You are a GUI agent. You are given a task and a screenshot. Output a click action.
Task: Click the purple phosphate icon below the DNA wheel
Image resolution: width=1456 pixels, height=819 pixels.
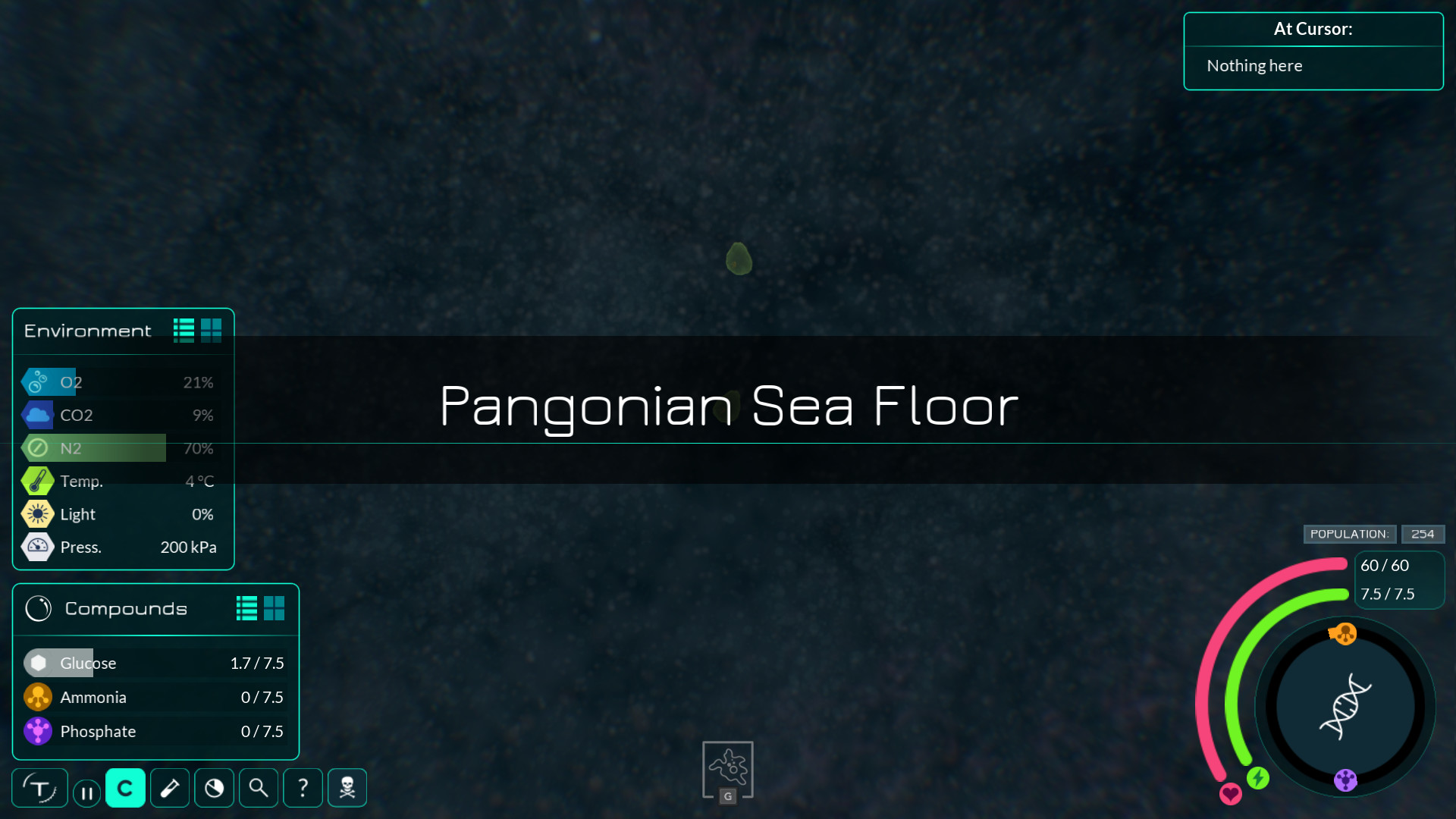[1345, 780]
